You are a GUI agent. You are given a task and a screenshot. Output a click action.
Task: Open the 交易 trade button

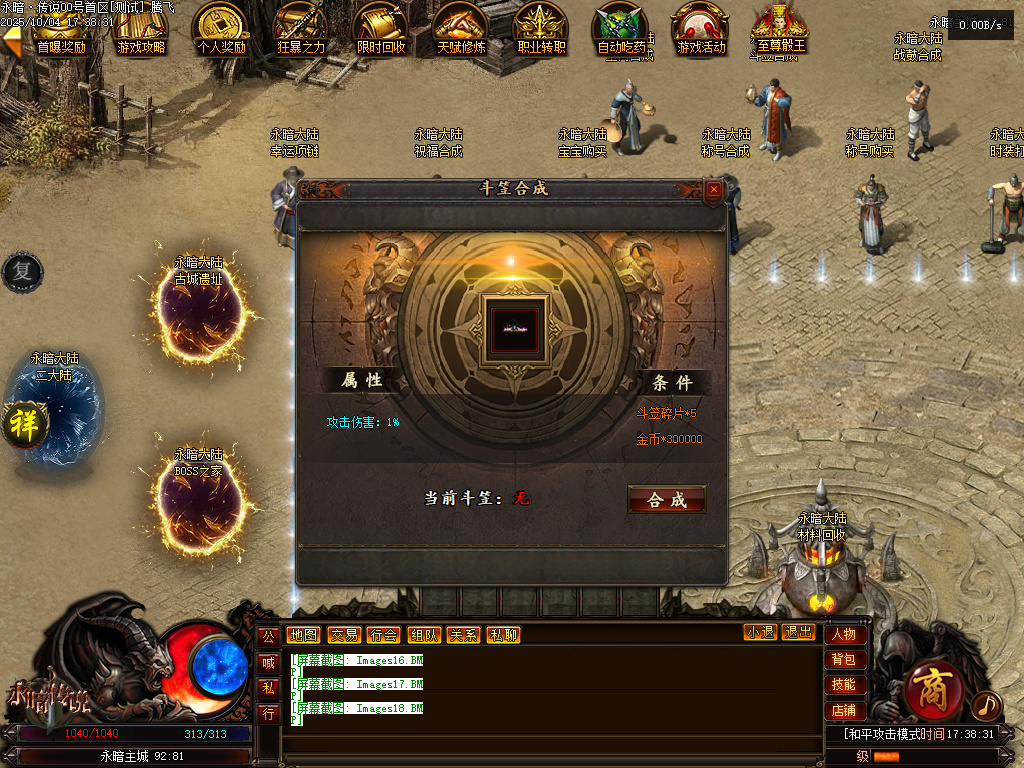click(x=344, y=635)
